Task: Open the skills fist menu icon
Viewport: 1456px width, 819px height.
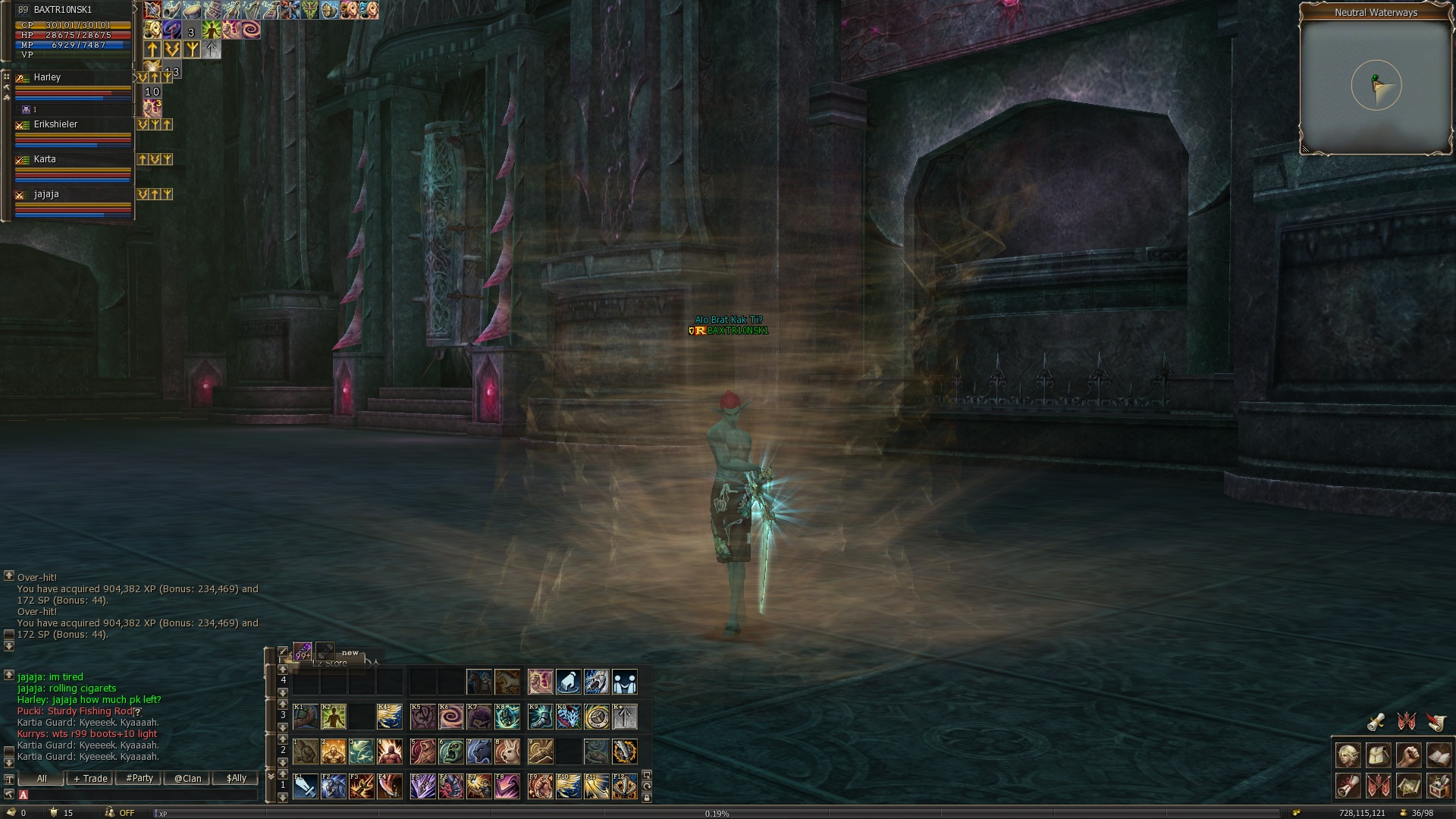Action: [x=1408, y=756]
